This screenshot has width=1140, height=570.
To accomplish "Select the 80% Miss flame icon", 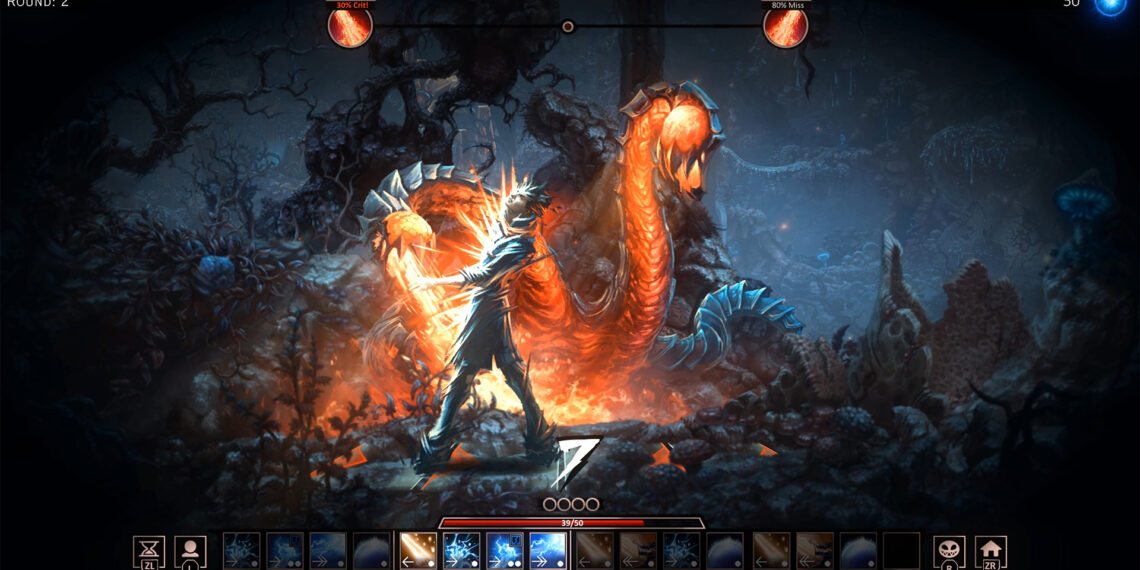I will coord(785,26).
